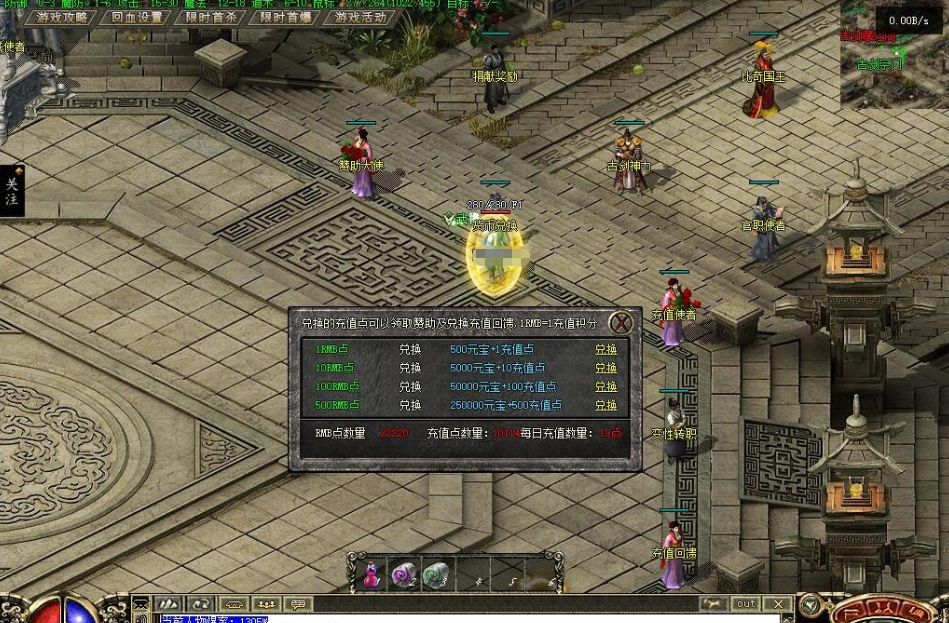Image resolution: width=949 pixels, height=623 pixels.
Task: Use the purple scroll in hotbar slot 2
Action: point(404,574)
